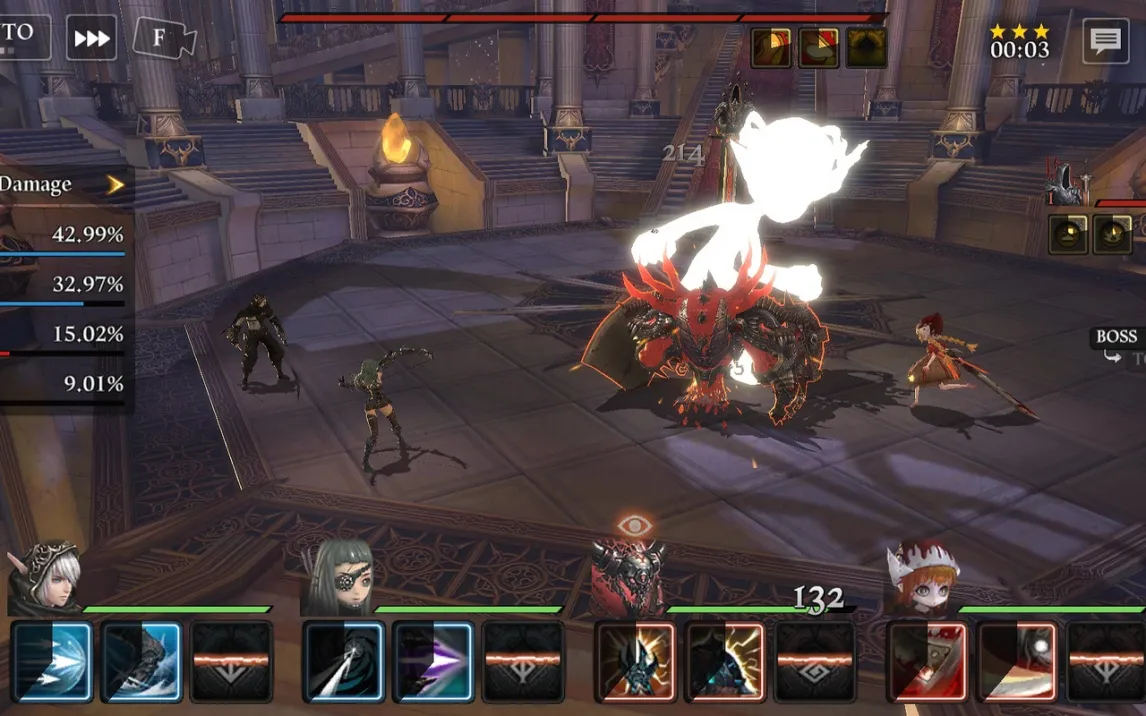This screenshot has height=716, width=1146.
Task: Trigger the red crescent orb skill
Action: (1017, 661)
